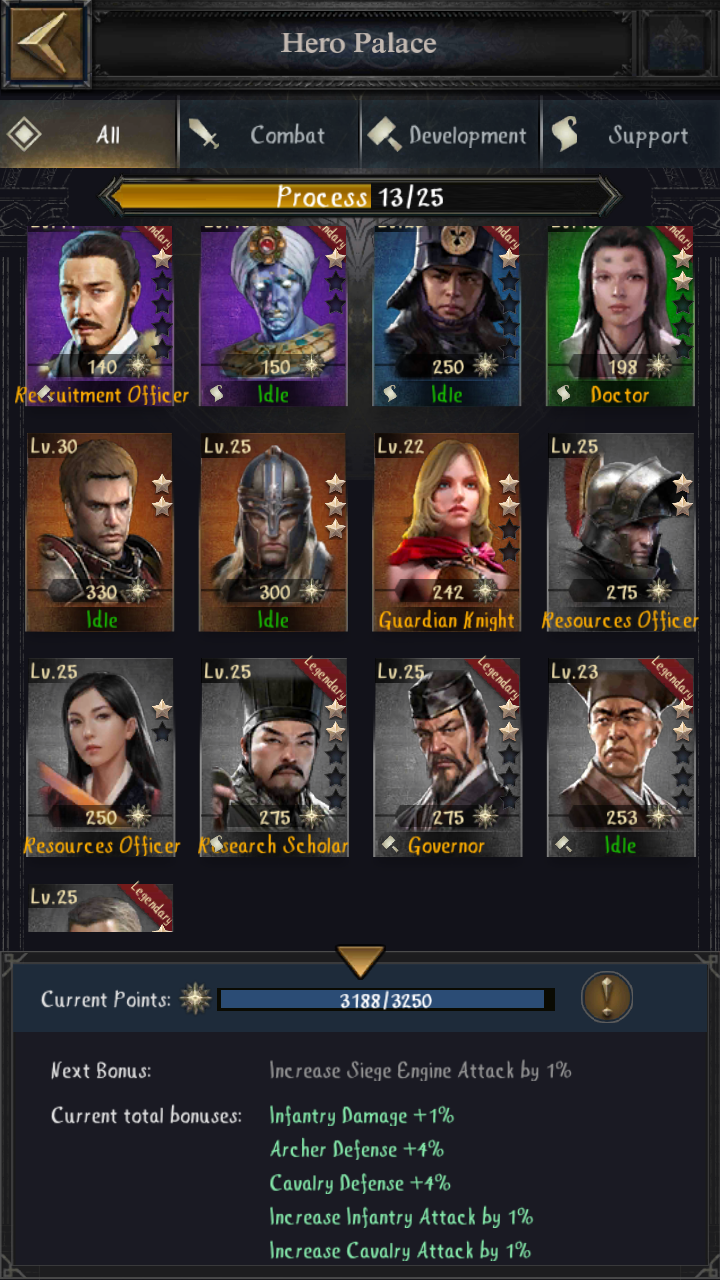Open points info via the exclamation button
Image resolution: width=720 pixels, height=1280 pixels.
tap(607, 997)
